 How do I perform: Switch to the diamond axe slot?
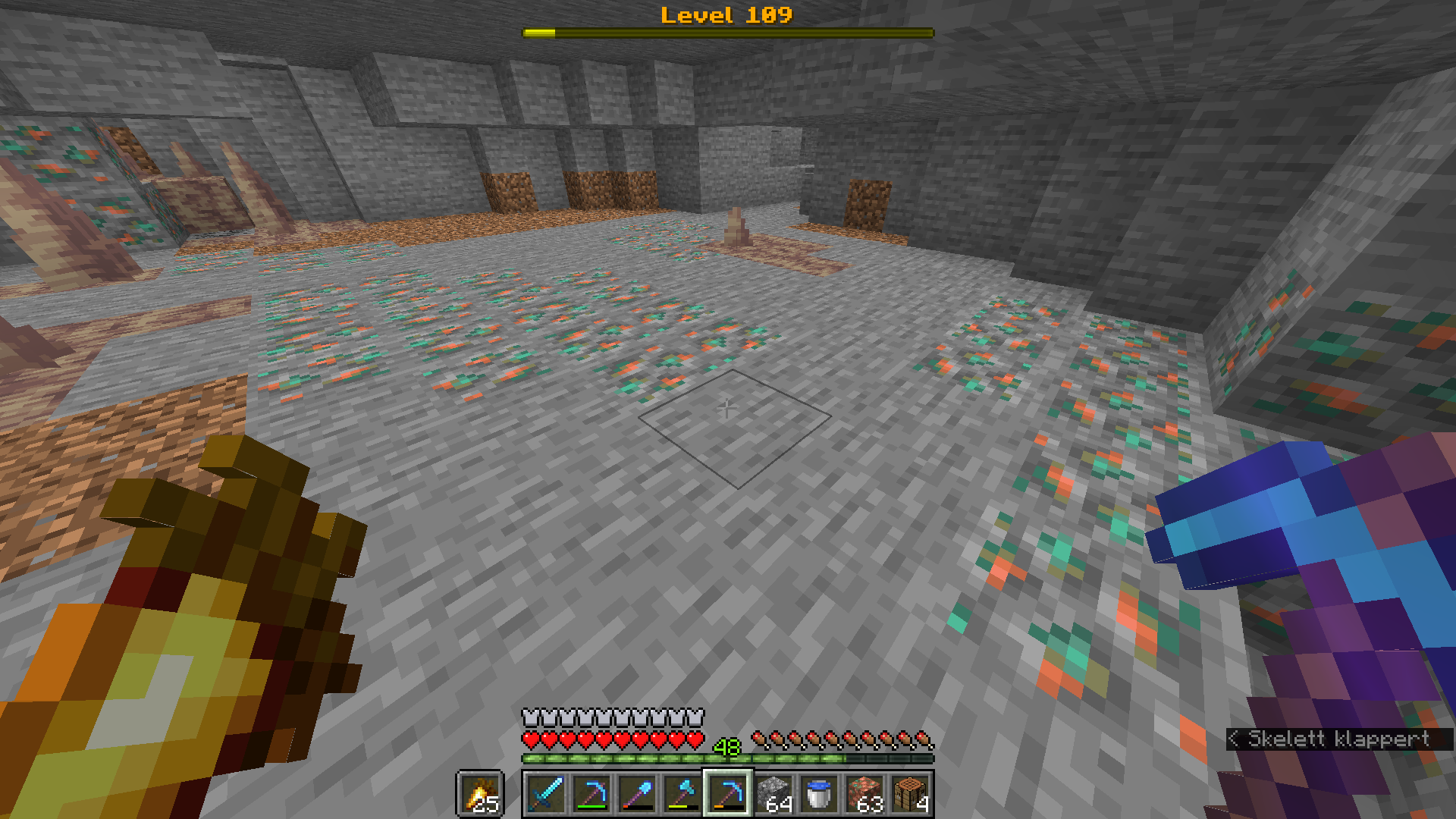[682, 794]
